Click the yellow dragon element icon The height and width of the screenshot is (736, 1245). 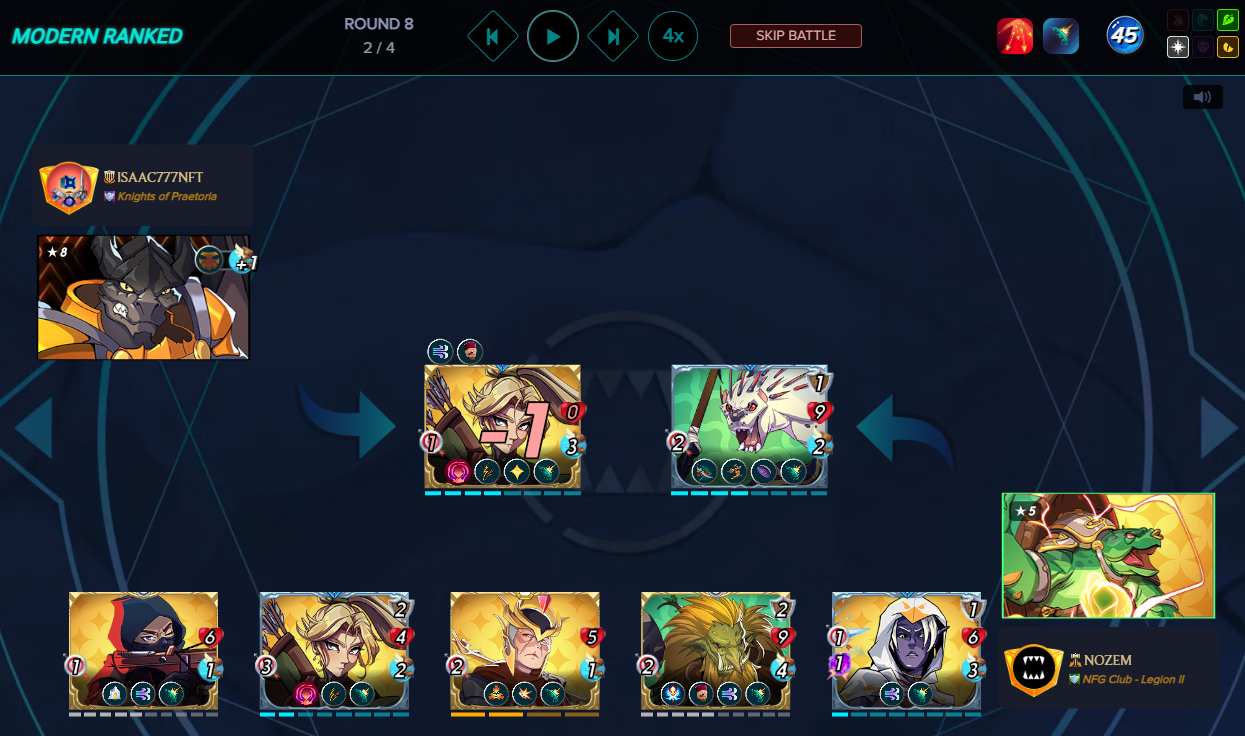1228,47
